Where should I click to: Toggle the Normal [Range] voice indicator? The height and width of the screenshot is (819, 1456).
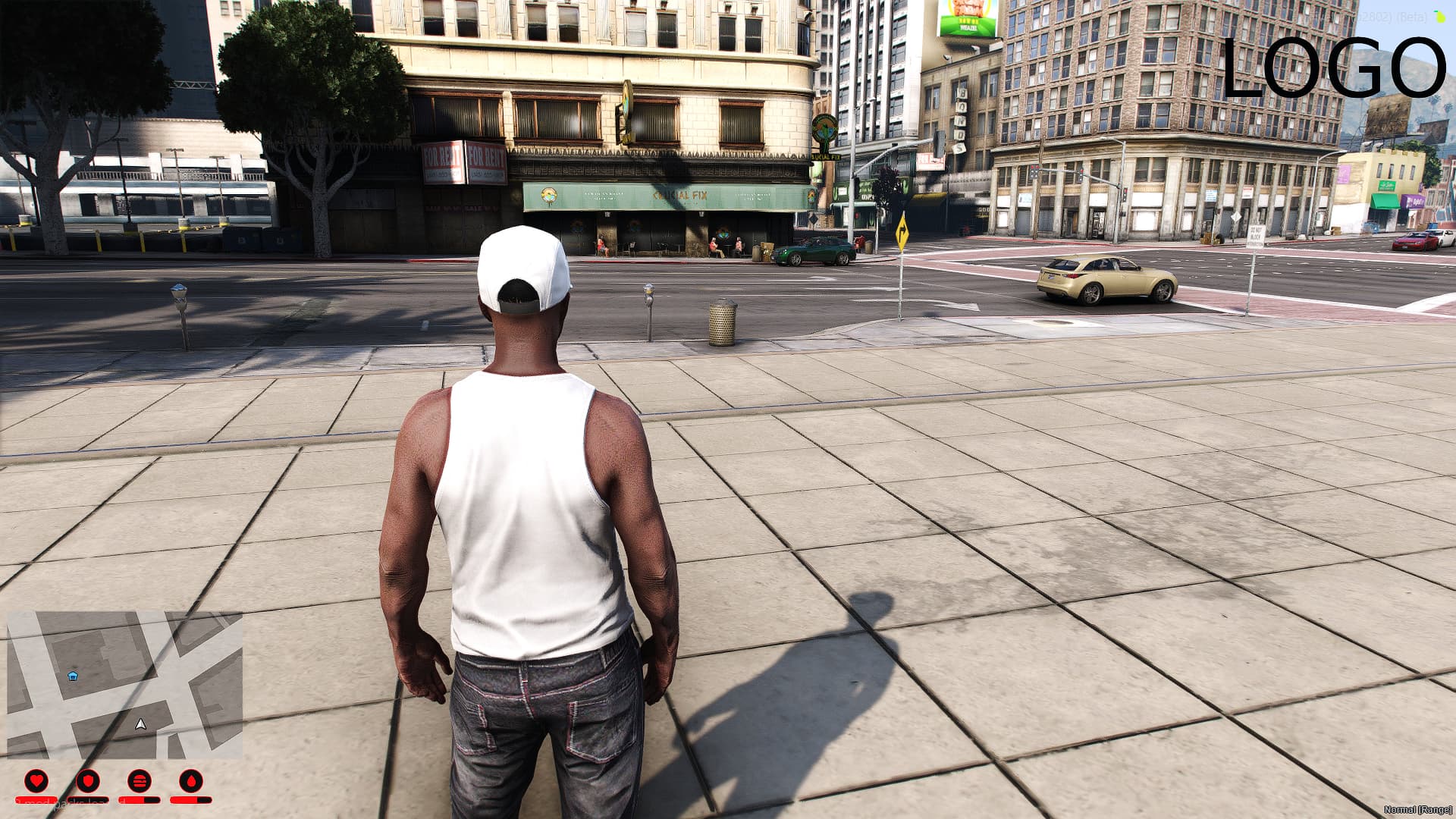point(1417,810)
